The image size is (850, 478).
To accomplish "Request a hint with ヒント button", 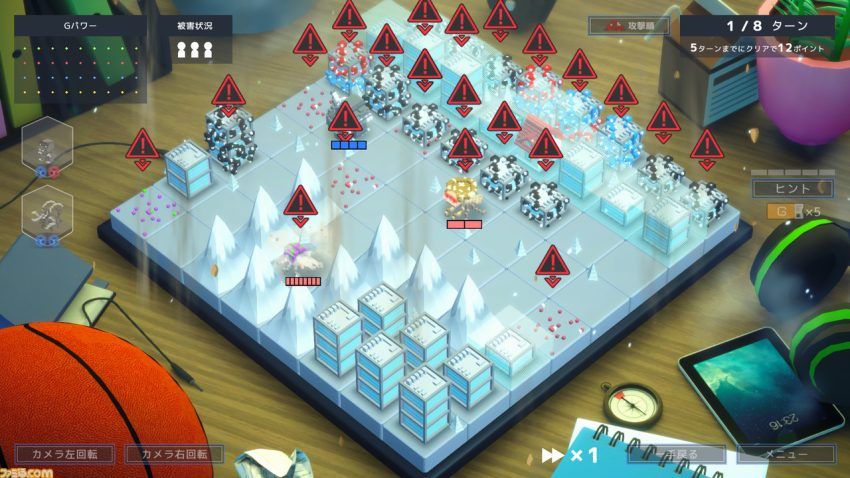I will pyautogui.click(x=792, y=188).
